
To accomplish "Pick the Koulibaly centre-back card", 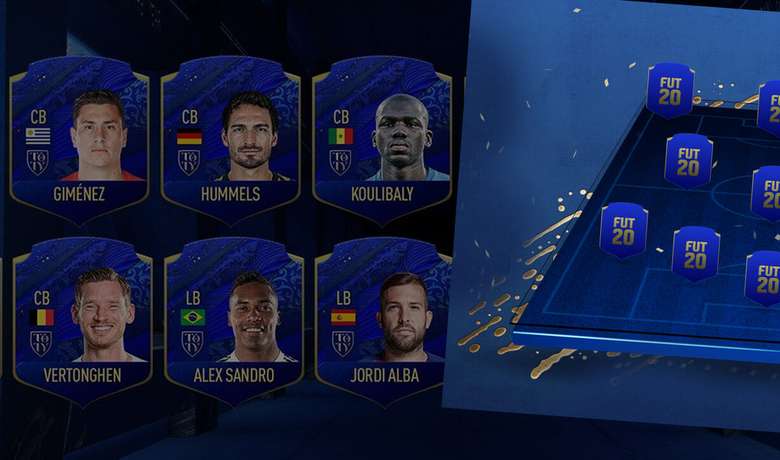I will point(383,140).
